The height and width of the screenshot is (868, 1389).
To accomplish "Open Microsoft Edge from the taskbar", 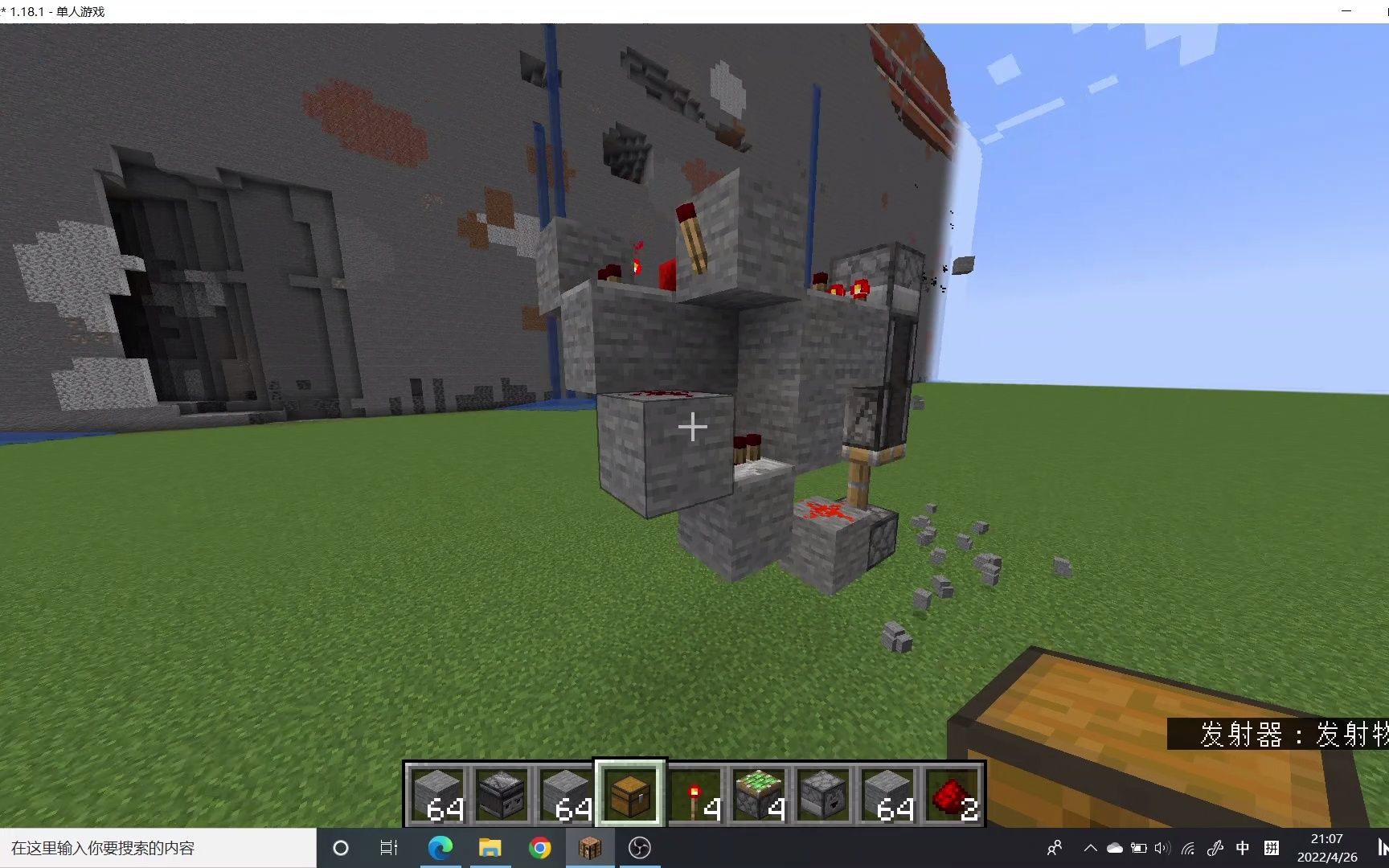I will [440, 847].
